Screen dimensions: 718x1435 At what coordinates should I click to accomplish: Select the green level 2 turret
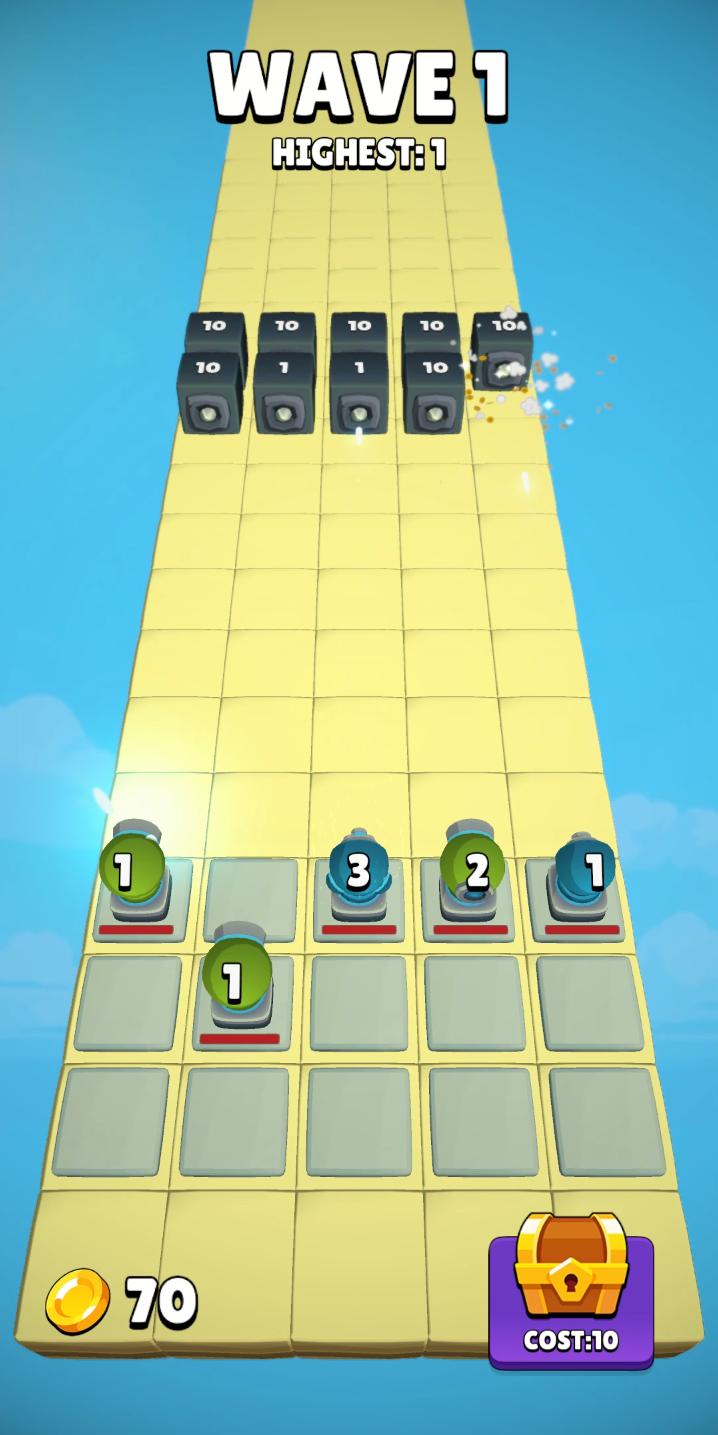(471, 873)
